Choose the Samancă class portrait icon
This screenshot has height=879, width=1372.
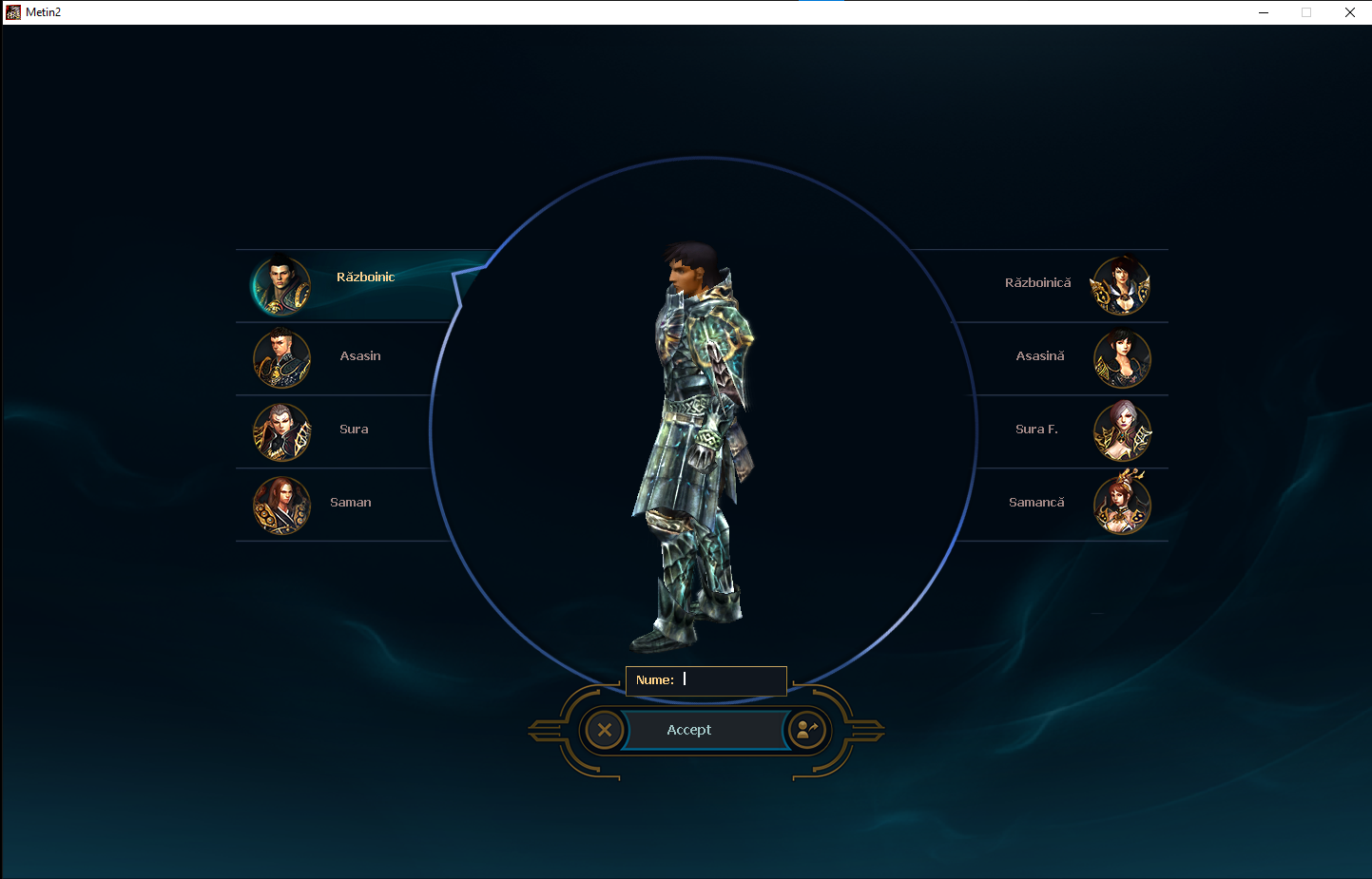[x=1122, y=506]
